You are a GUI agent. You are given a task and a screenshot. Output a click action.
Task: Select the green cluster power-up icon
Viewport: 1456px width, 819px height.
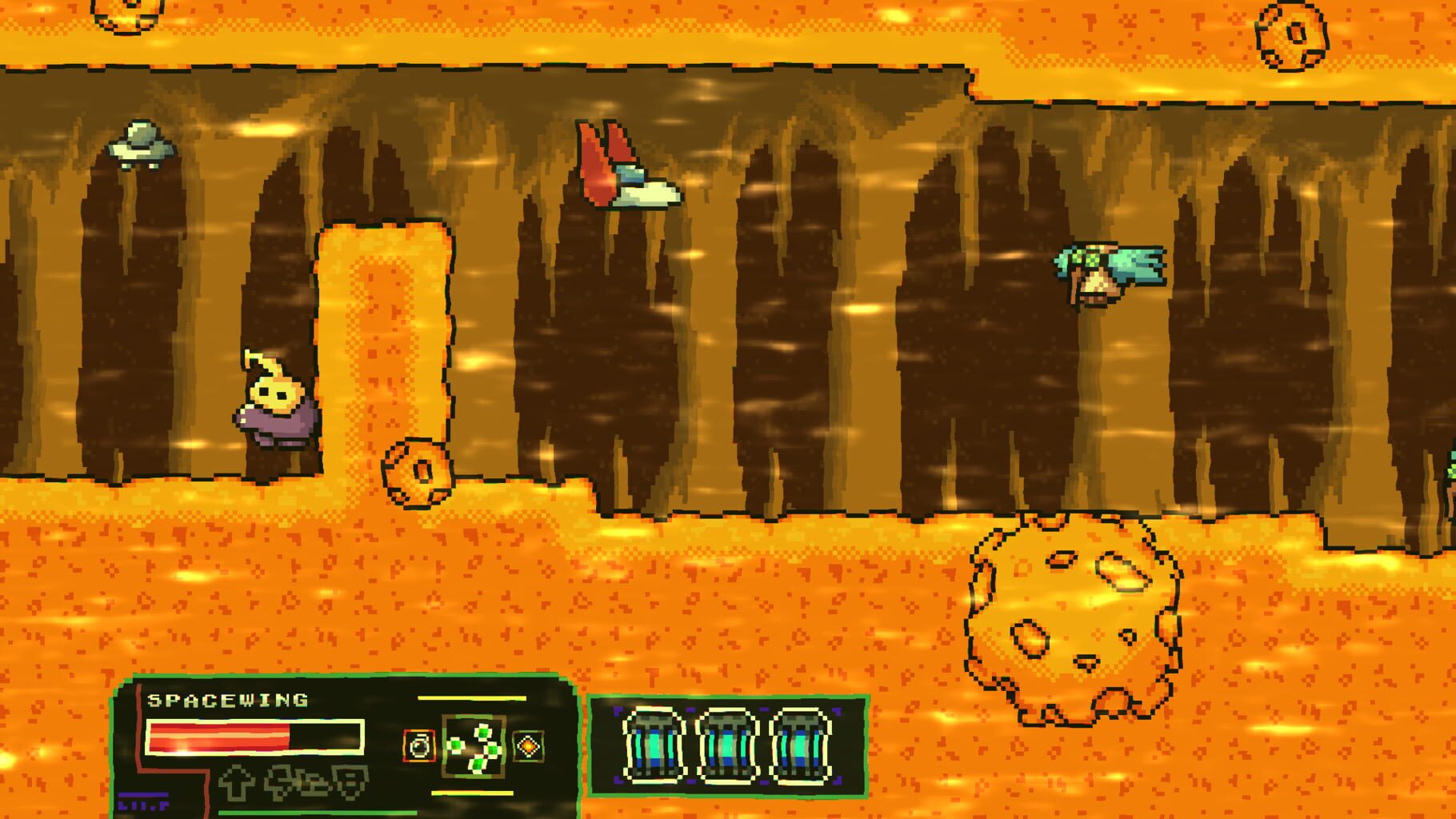point(472,746)
